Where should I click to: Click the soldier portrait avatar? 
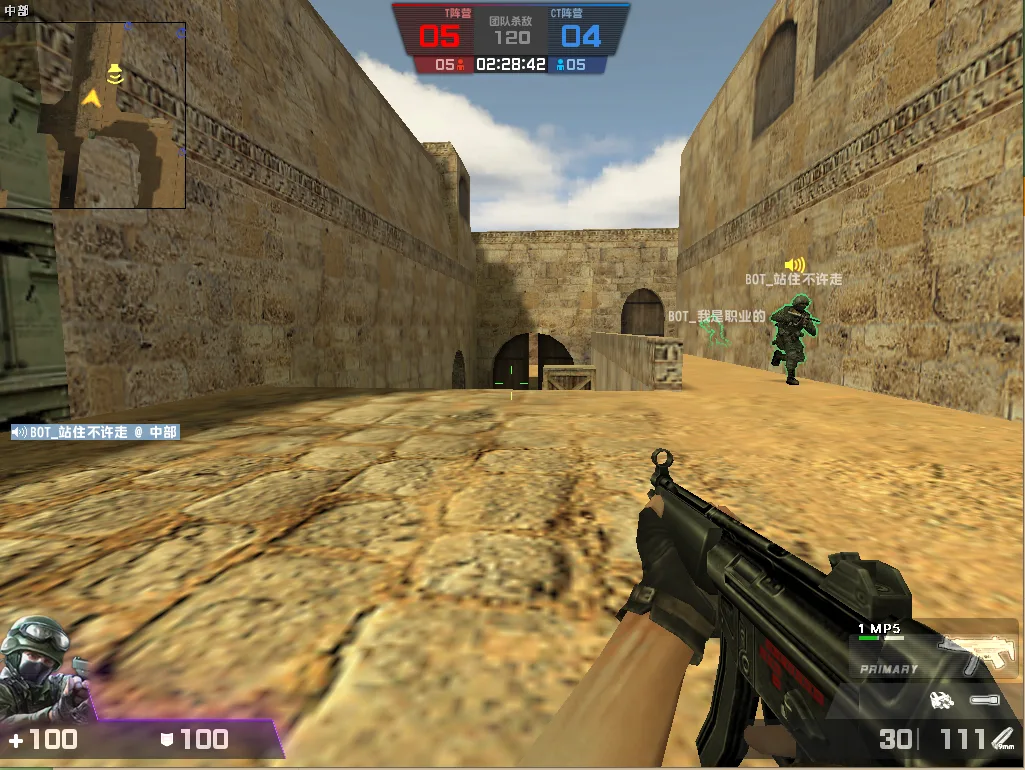pos(40,668)
